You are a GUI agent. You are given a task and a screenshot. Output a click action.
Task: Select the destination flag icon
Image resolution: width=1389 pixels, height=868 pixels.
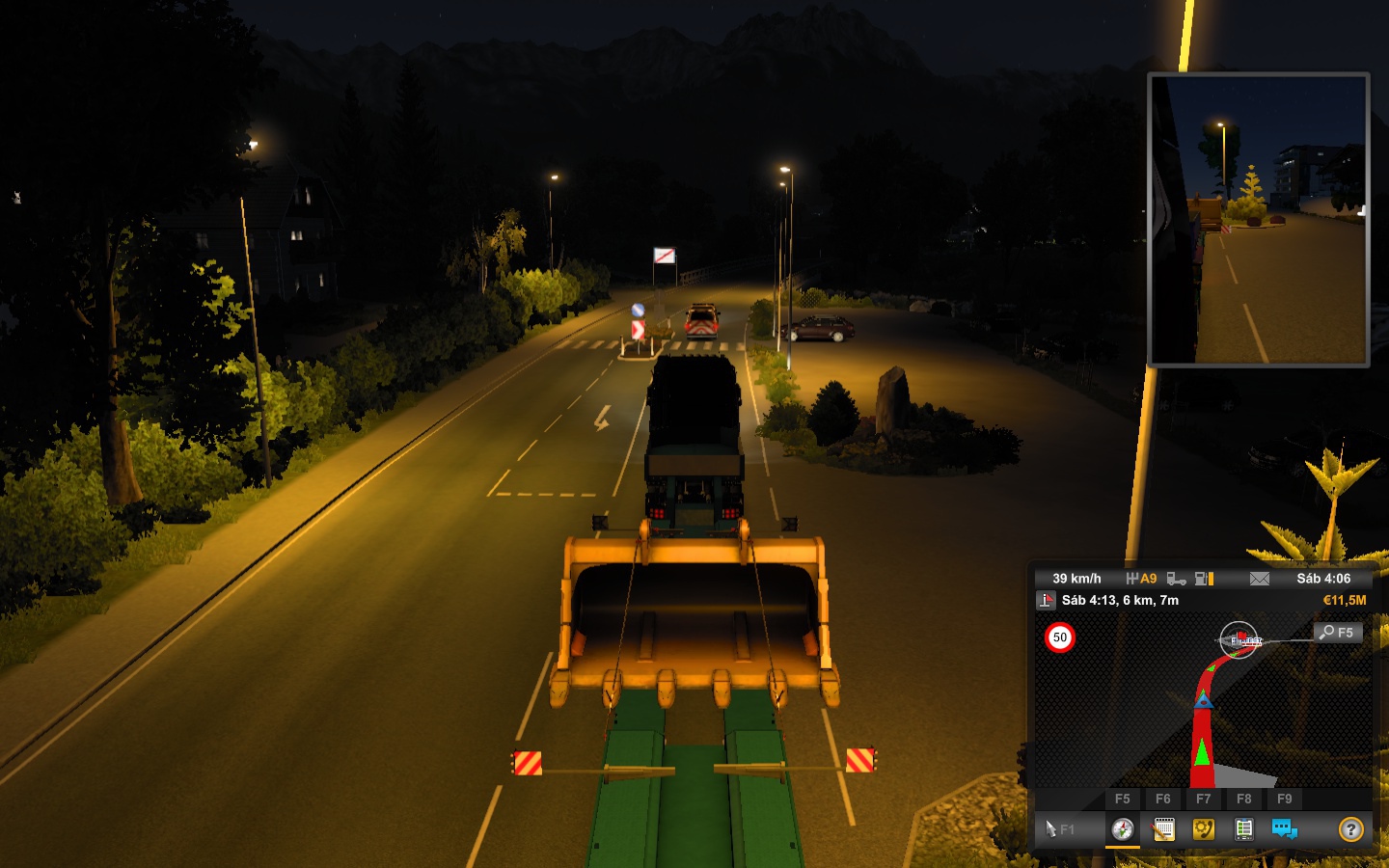pos(1046,601)
